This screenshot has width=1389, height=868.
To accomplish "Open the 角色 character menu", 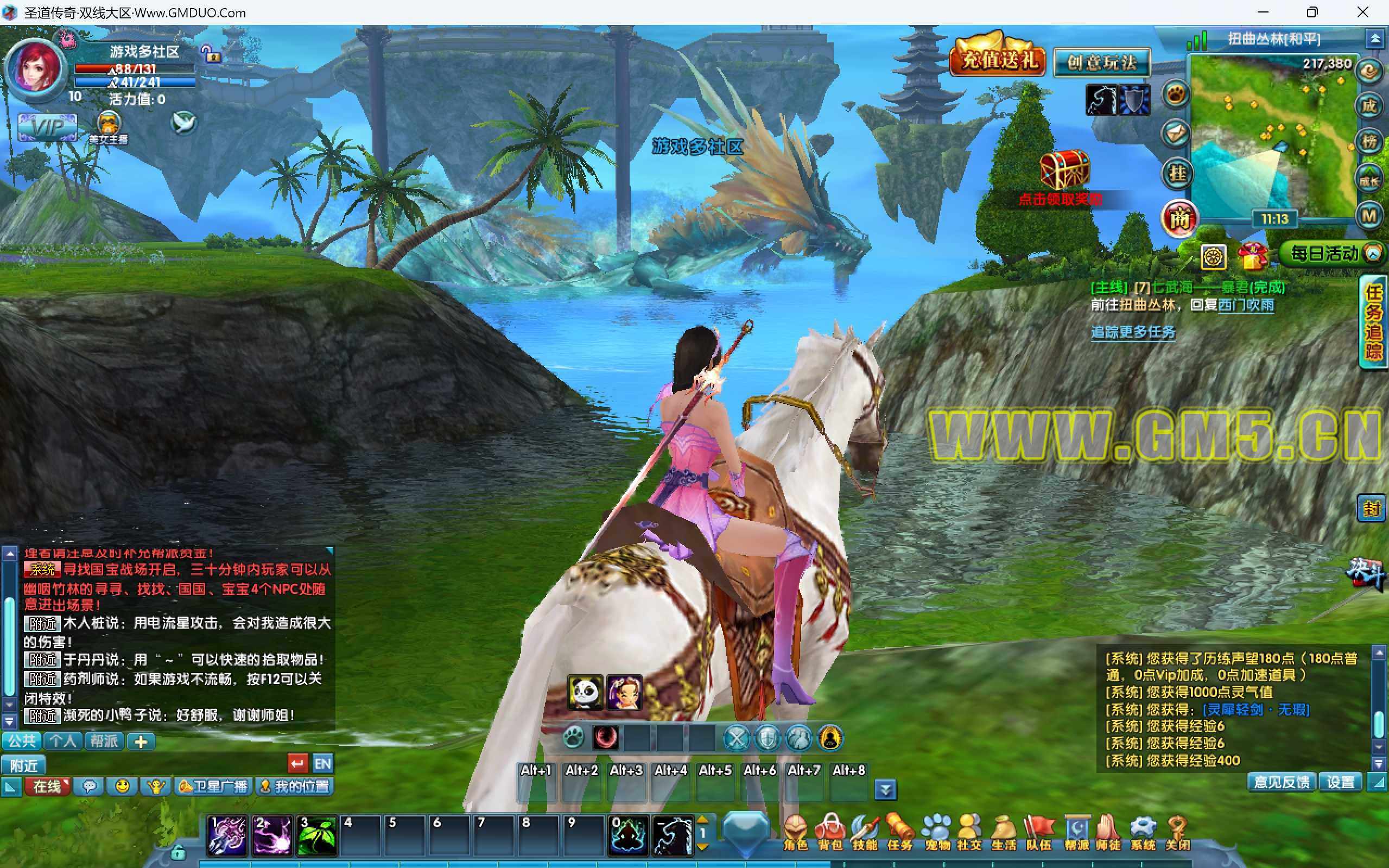I will pos(795,831).
